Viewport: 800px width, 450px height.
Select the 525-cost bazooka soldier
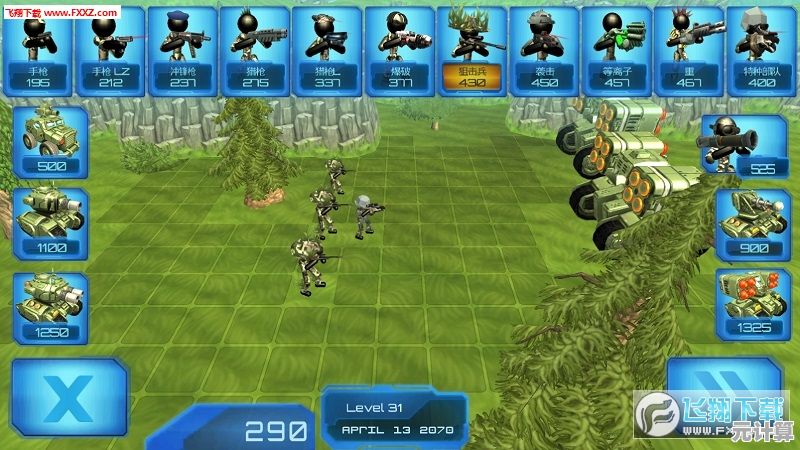(747, 146)
